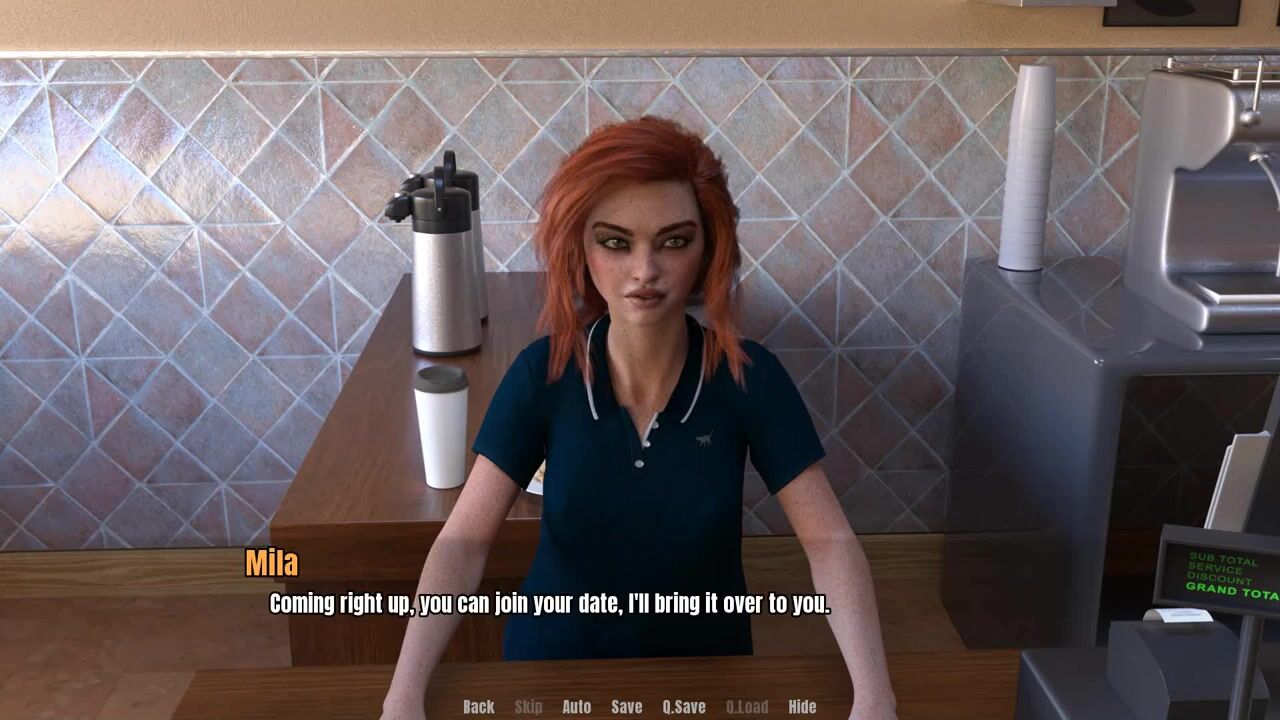The image size is (1280, 720).
Task: Click the Skip button
Action: coord(528,707)
